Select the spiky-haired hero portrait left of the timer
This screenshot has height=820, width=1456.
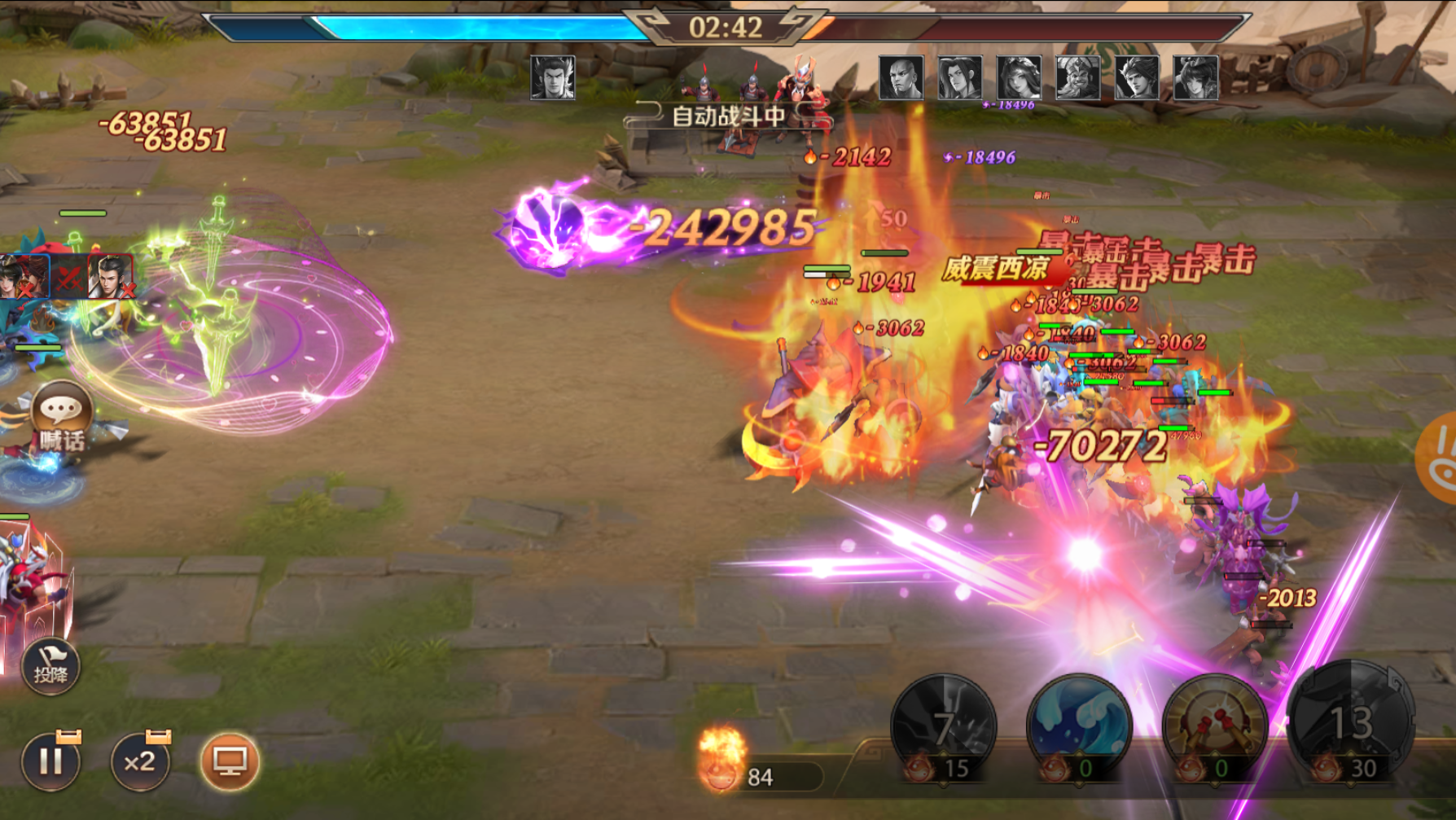pyautogui.click(x=553, y=78)
